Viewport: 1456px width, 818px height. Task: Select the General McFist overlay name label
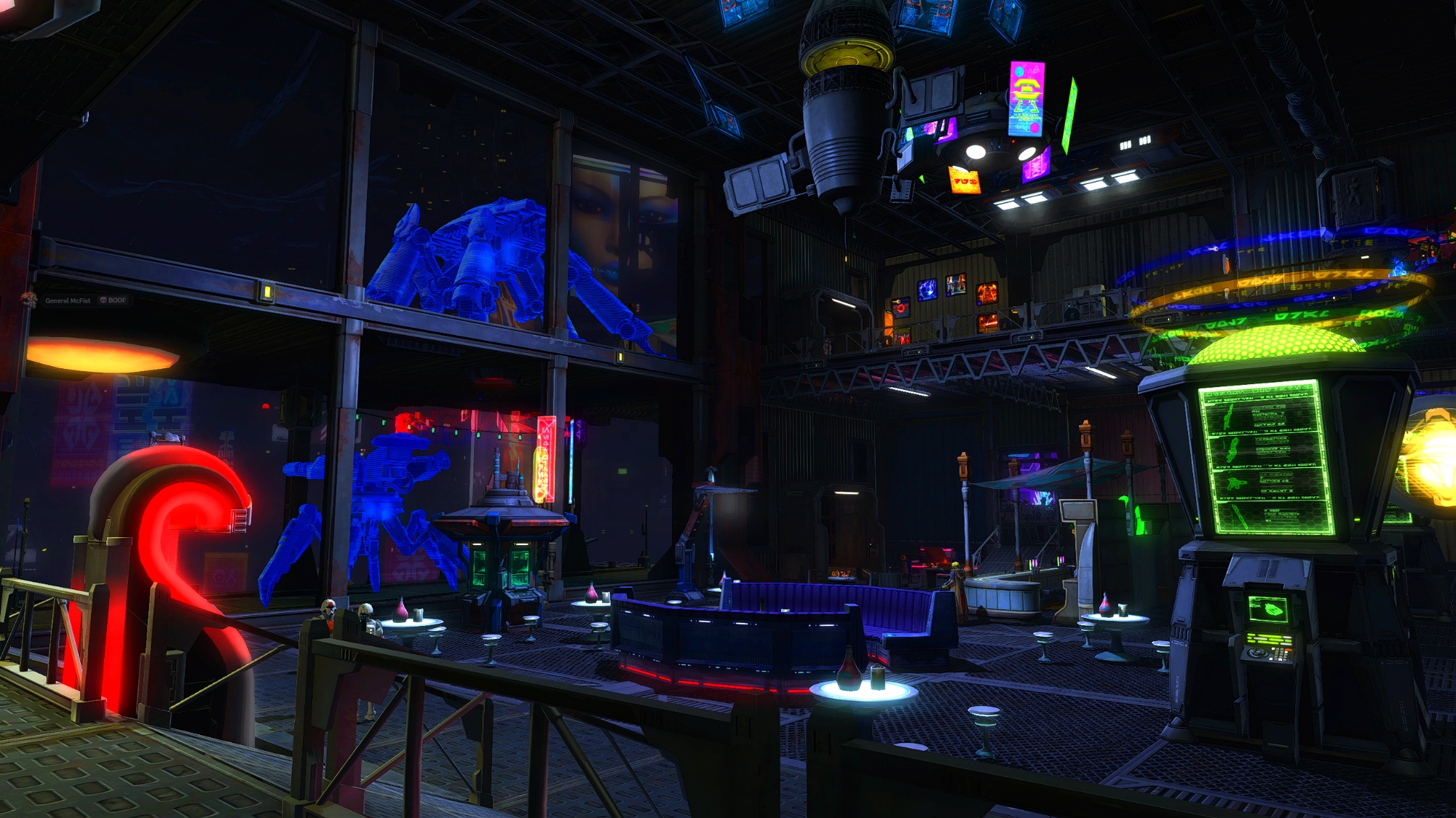coord(68,300)
